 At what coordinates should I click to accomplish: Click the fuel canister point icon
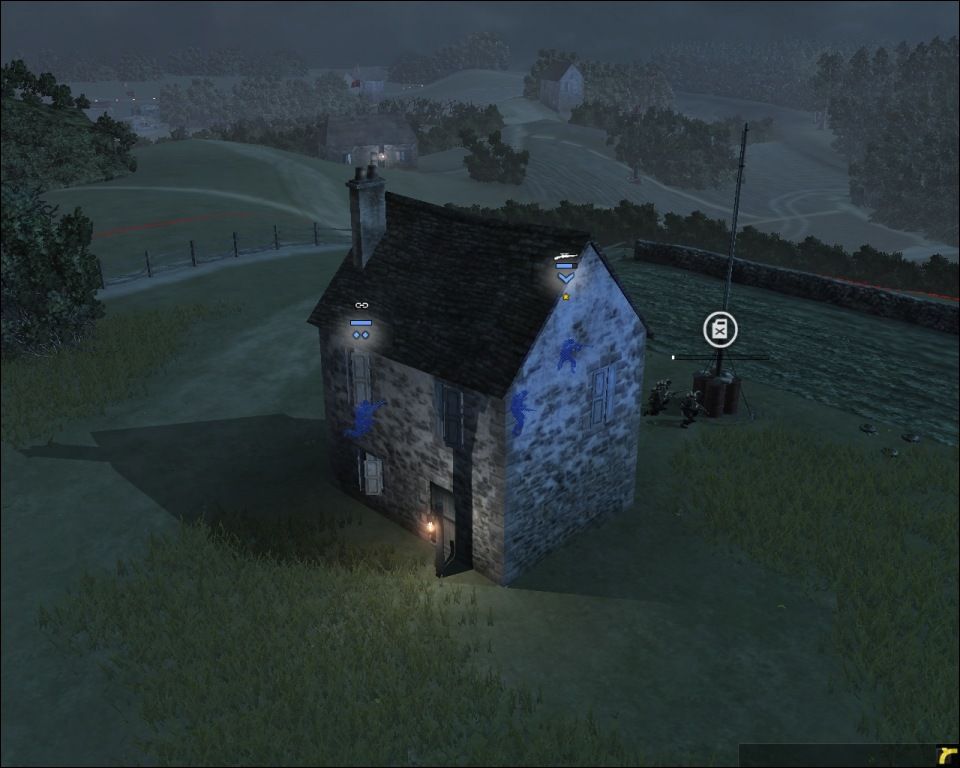[720, 329]
